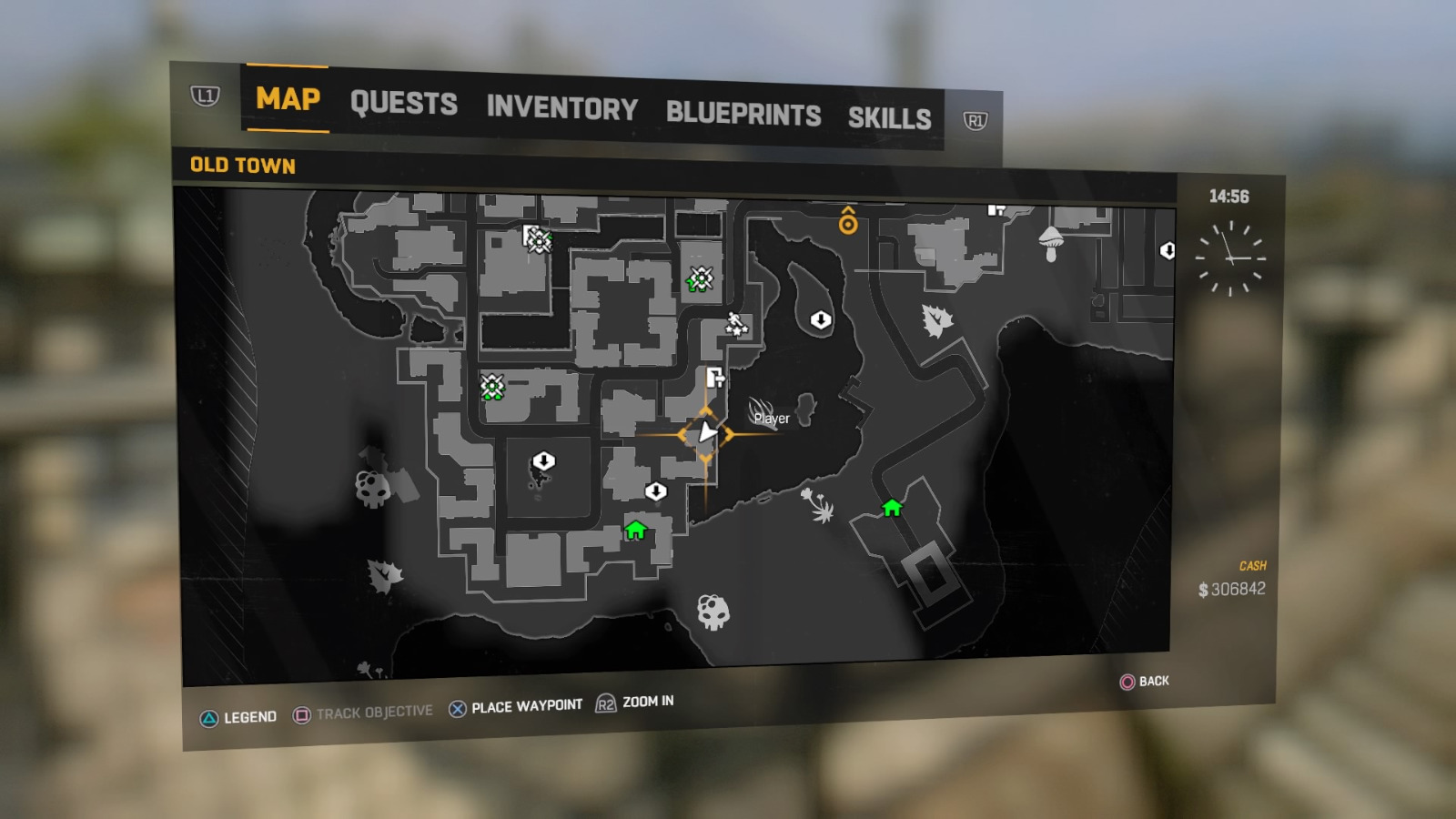The width and height of the screenshot is (1456, 819).
Task: Select the green safe house icon below the player
Action: click(x=635, y=530)
